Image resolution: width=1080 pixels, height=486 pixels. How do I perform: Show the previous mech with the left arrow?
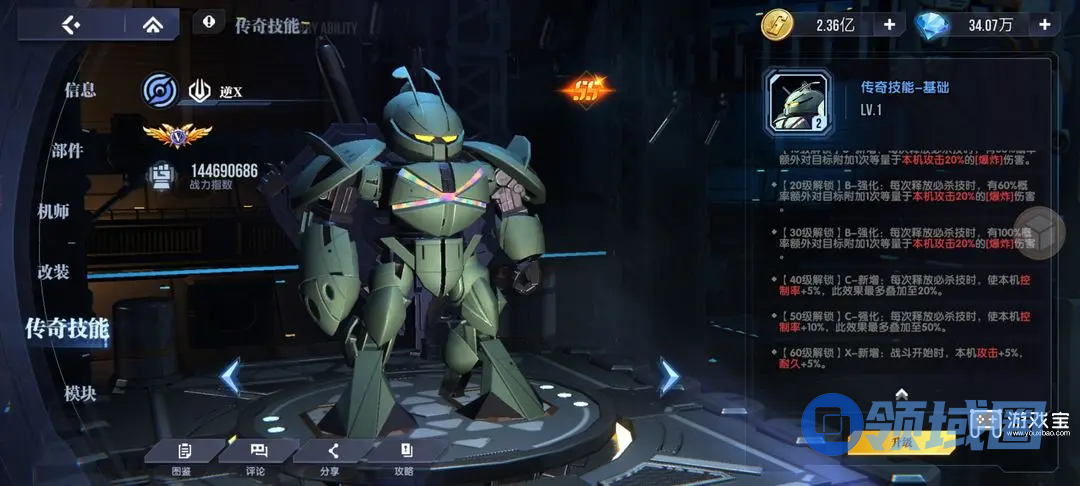[x=230, y=377]
